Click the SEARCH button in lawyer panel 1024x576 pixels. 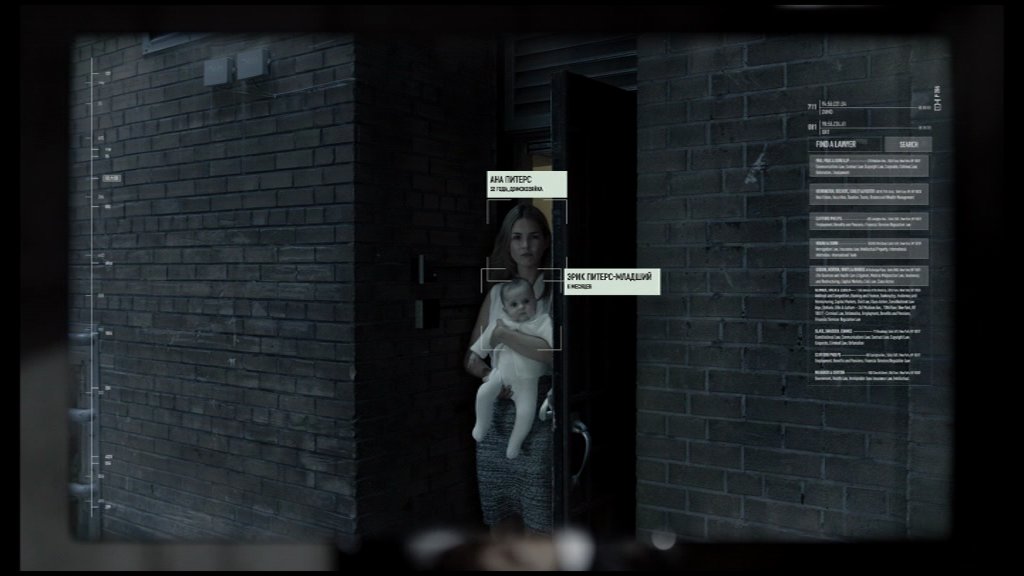pos(908,144)
